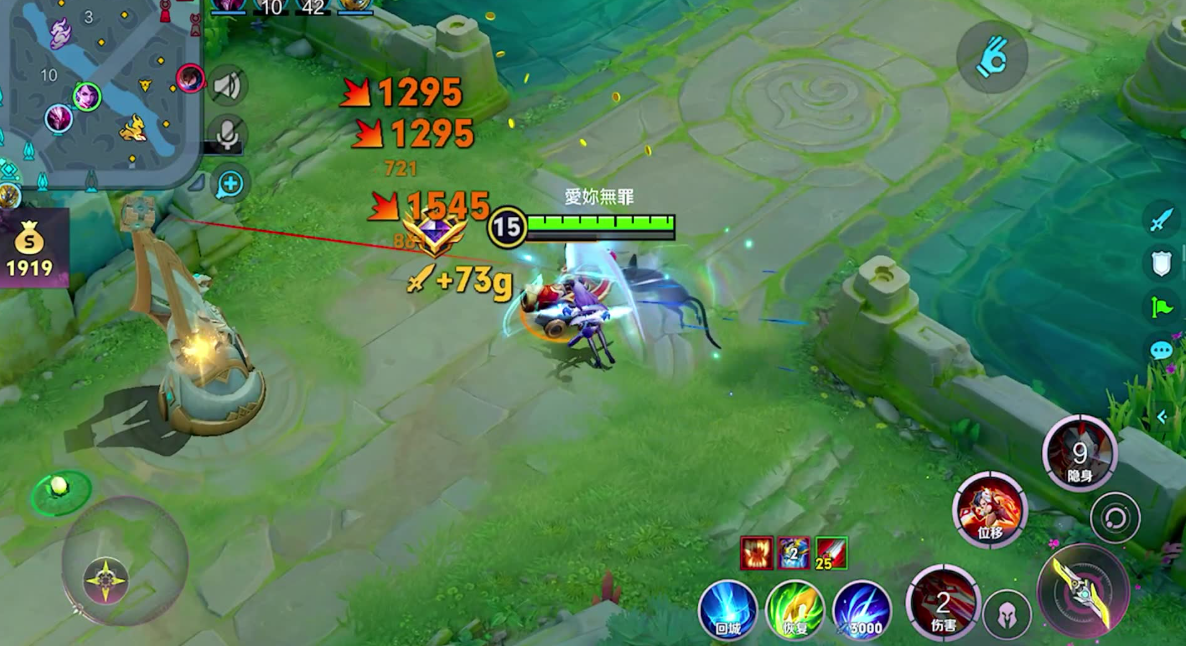Image resolution: width=1186 pixels, height=646 pixels.
Task: Tap the helmet target-hero button
Action: pos(1007,614)
